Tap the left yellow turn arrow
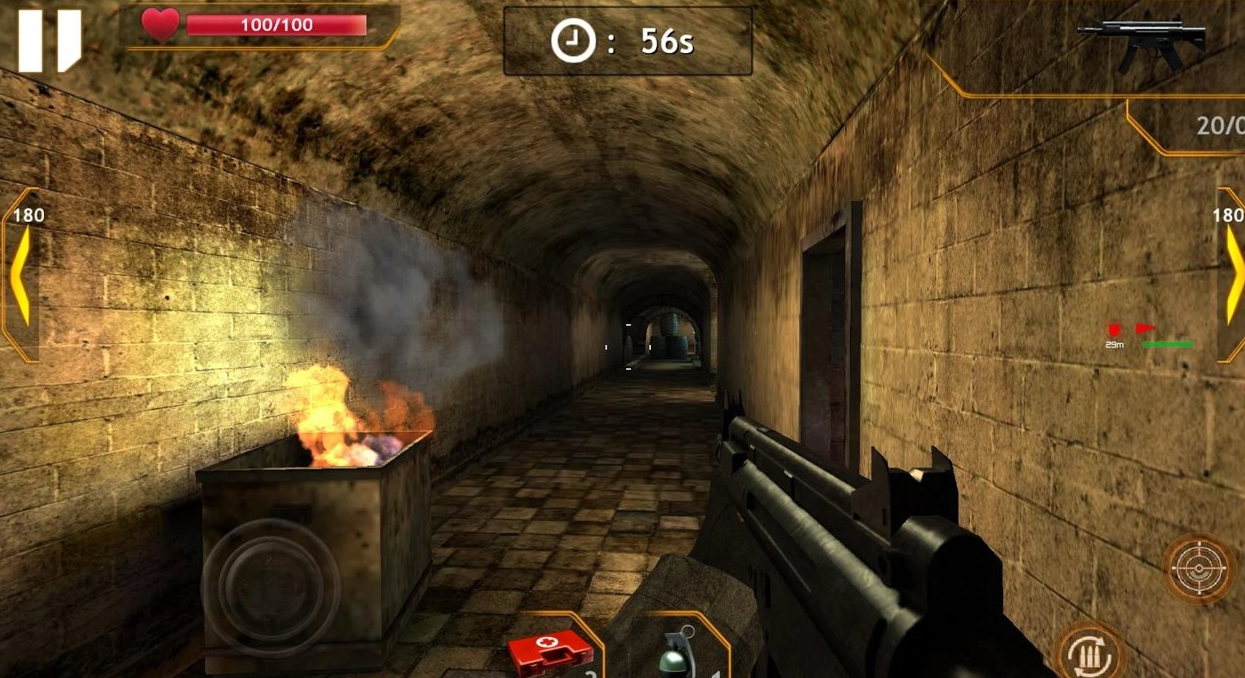The height and width of the screenshot is (678, 1245). [x=20, y=275]
